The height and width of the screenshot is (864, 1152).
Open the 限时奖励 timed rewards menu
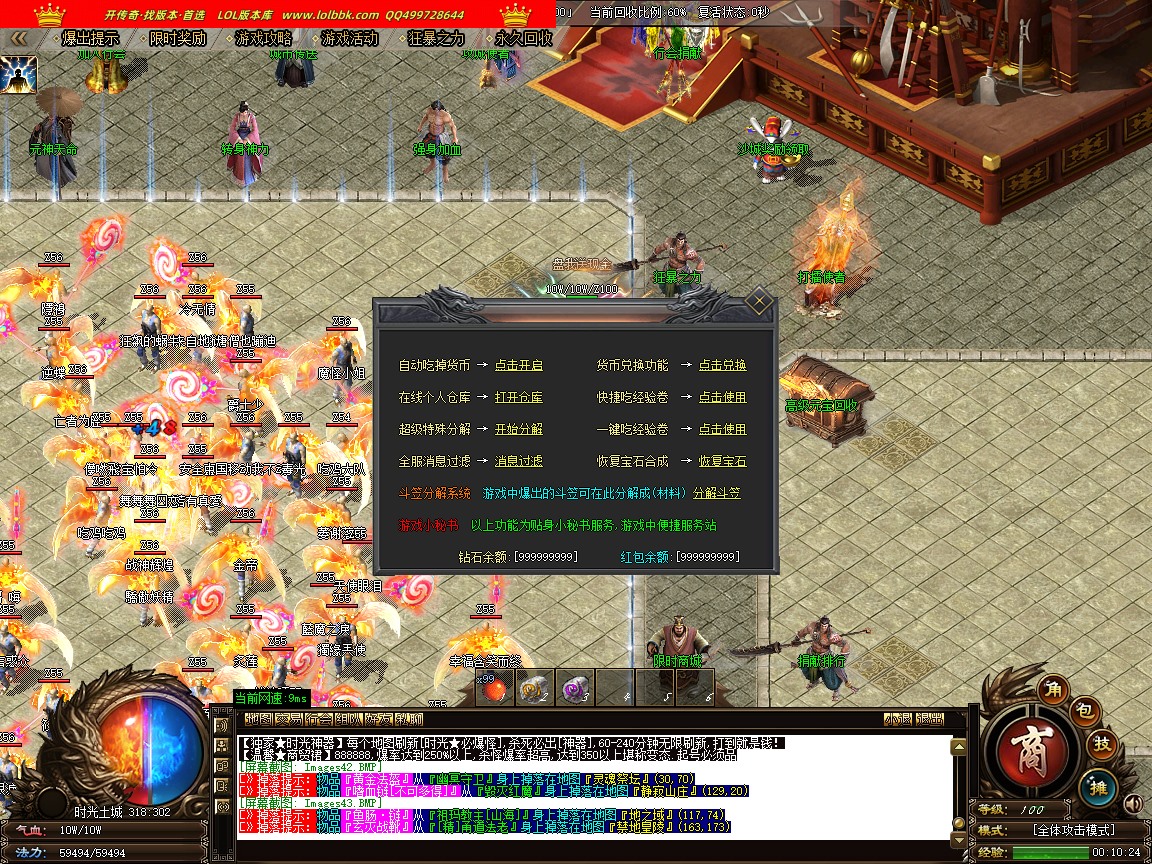coord(178,39)
